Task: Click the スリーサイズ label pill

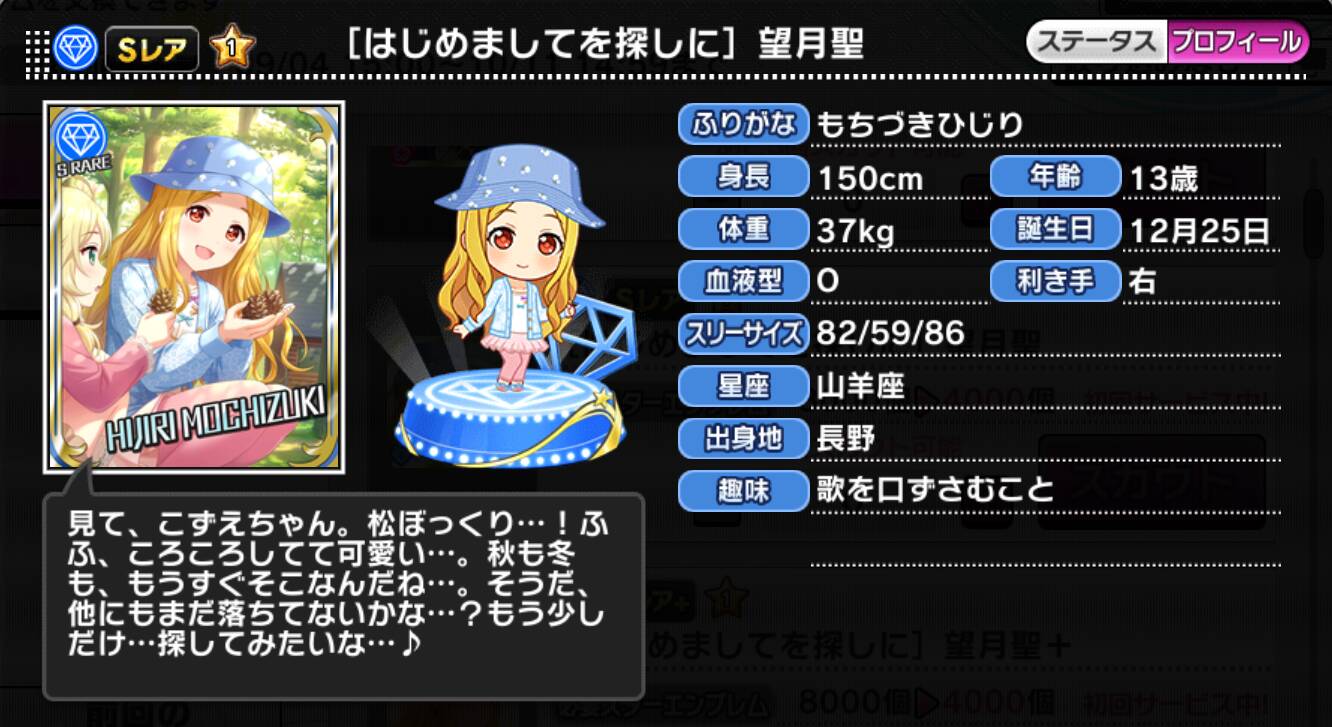Action: 744,334
